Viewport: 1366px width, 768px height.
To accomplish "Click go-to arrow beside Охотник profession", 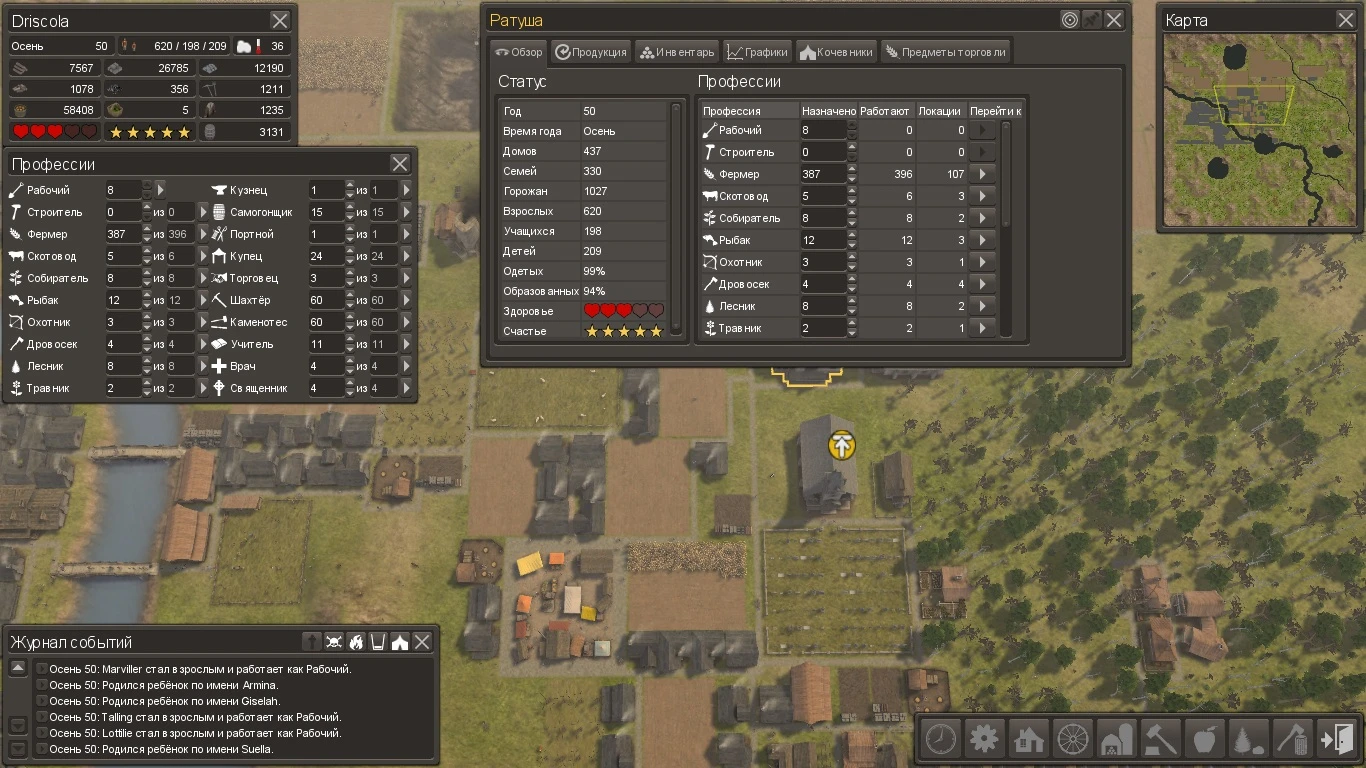I will pos(982,261).
